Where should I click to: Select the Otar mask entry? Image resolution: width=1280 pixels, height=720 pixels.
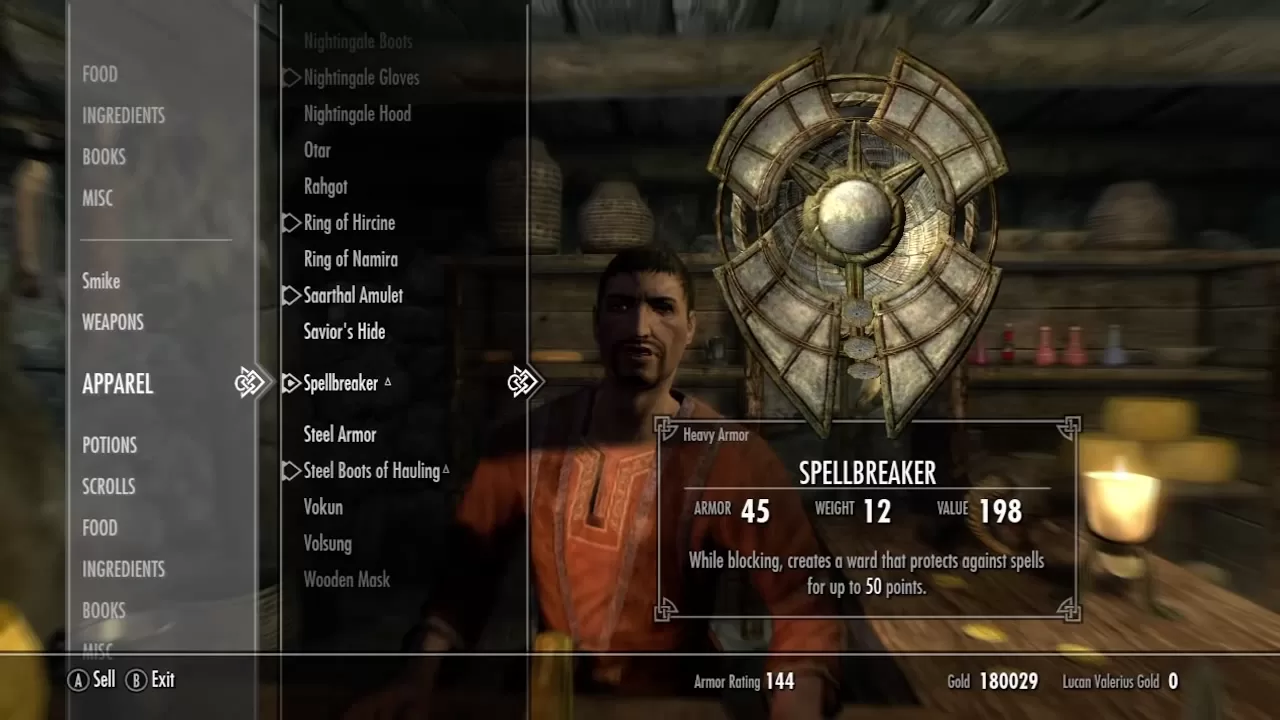click(x=317, y=150)
